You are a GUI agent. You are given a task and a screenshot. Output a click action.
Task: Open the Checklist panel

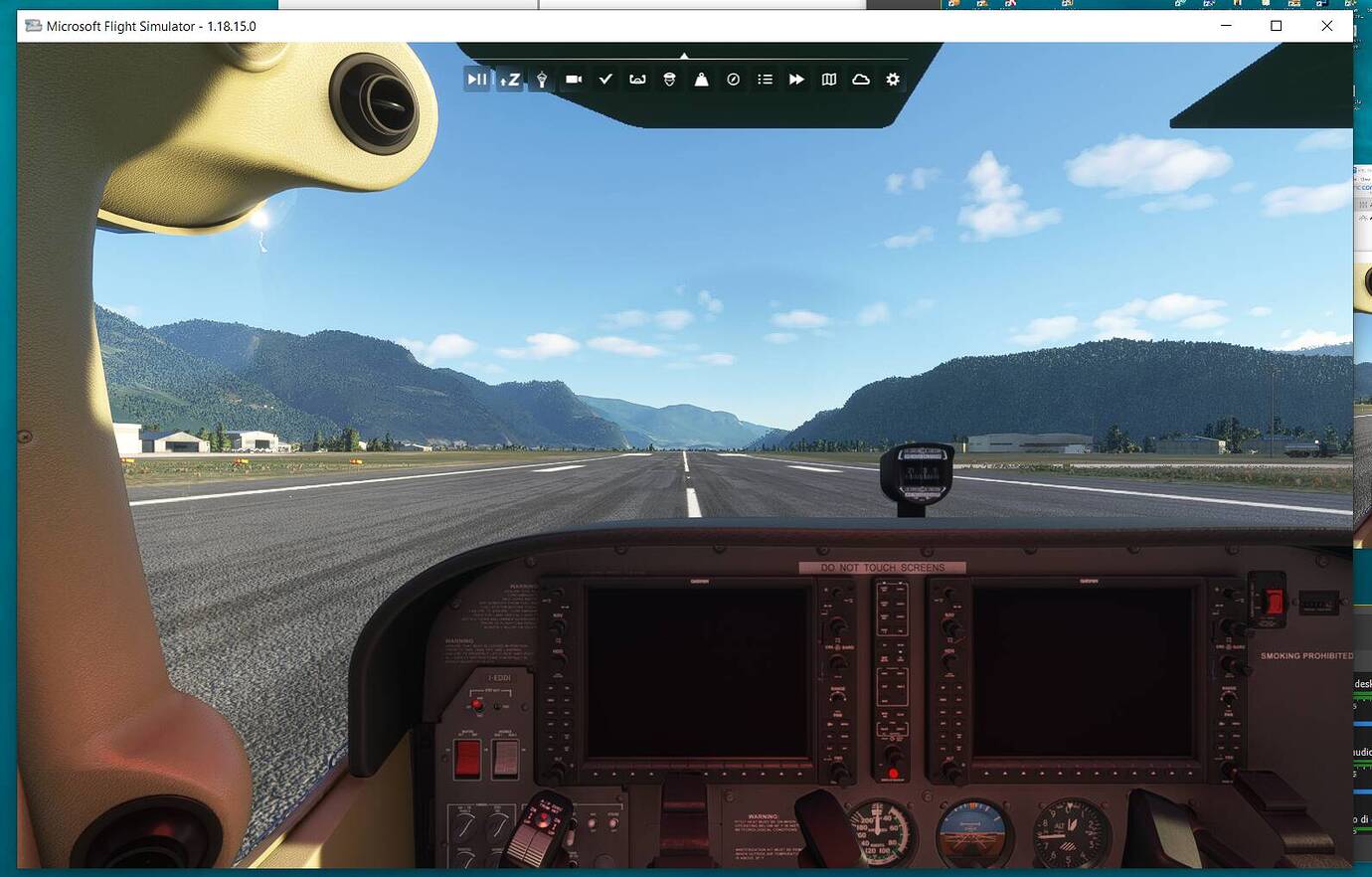tap(605, 80)
